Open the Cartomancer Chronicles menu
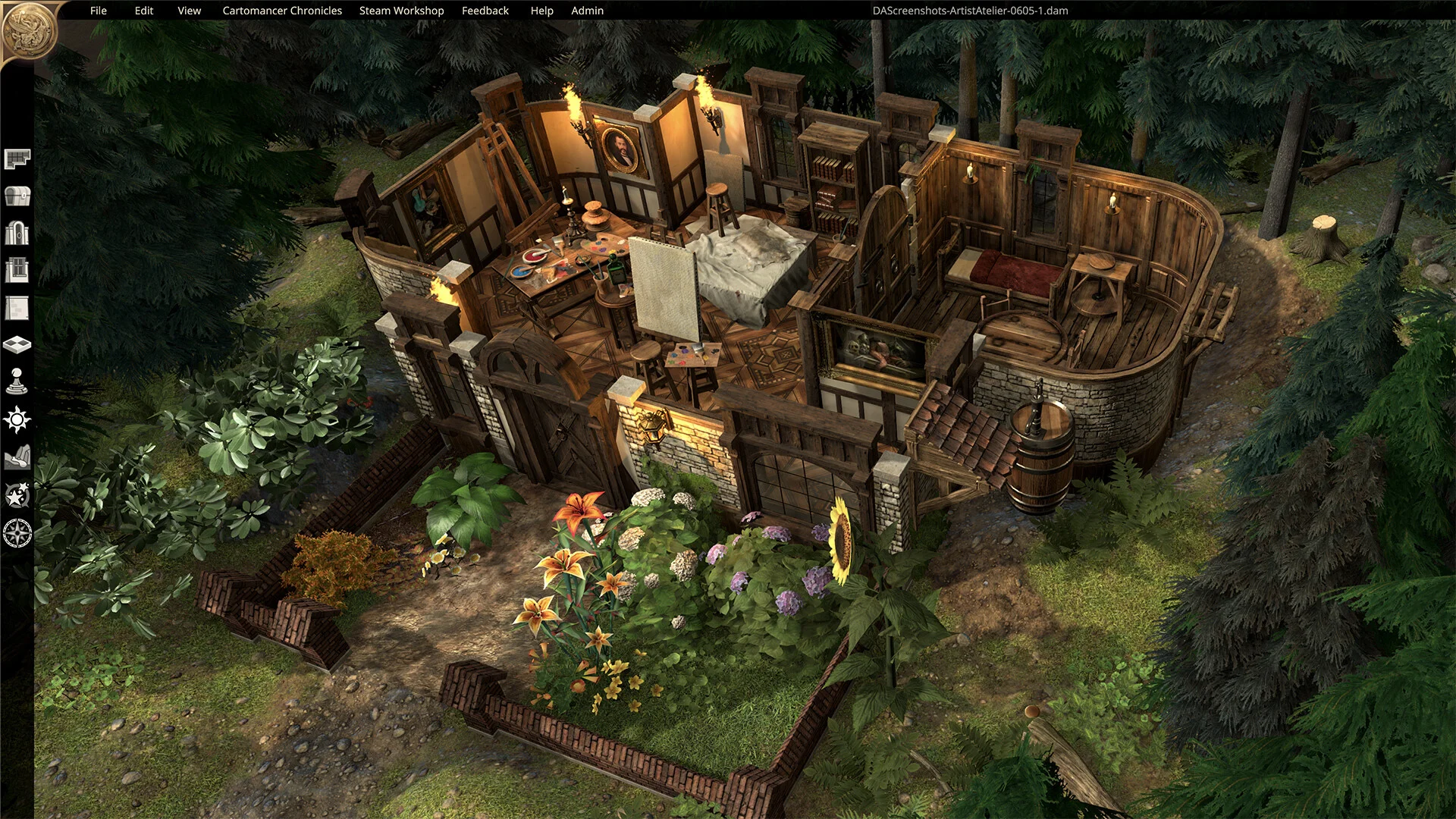Image resolution: width=1456 pixels, height=819 pixels. [282, 11]
